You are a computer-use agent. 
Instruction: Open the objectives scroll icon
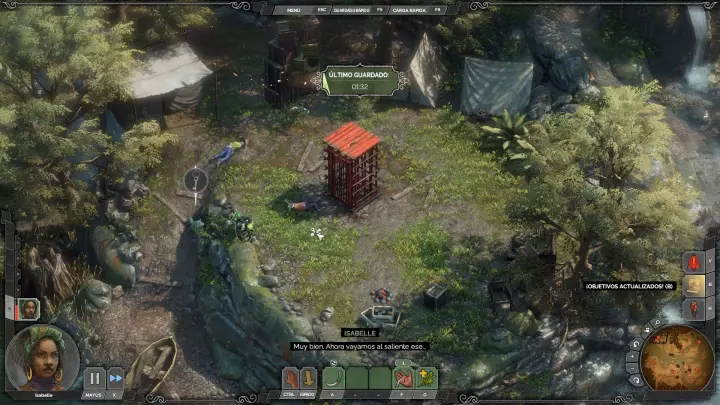point(695,286)
